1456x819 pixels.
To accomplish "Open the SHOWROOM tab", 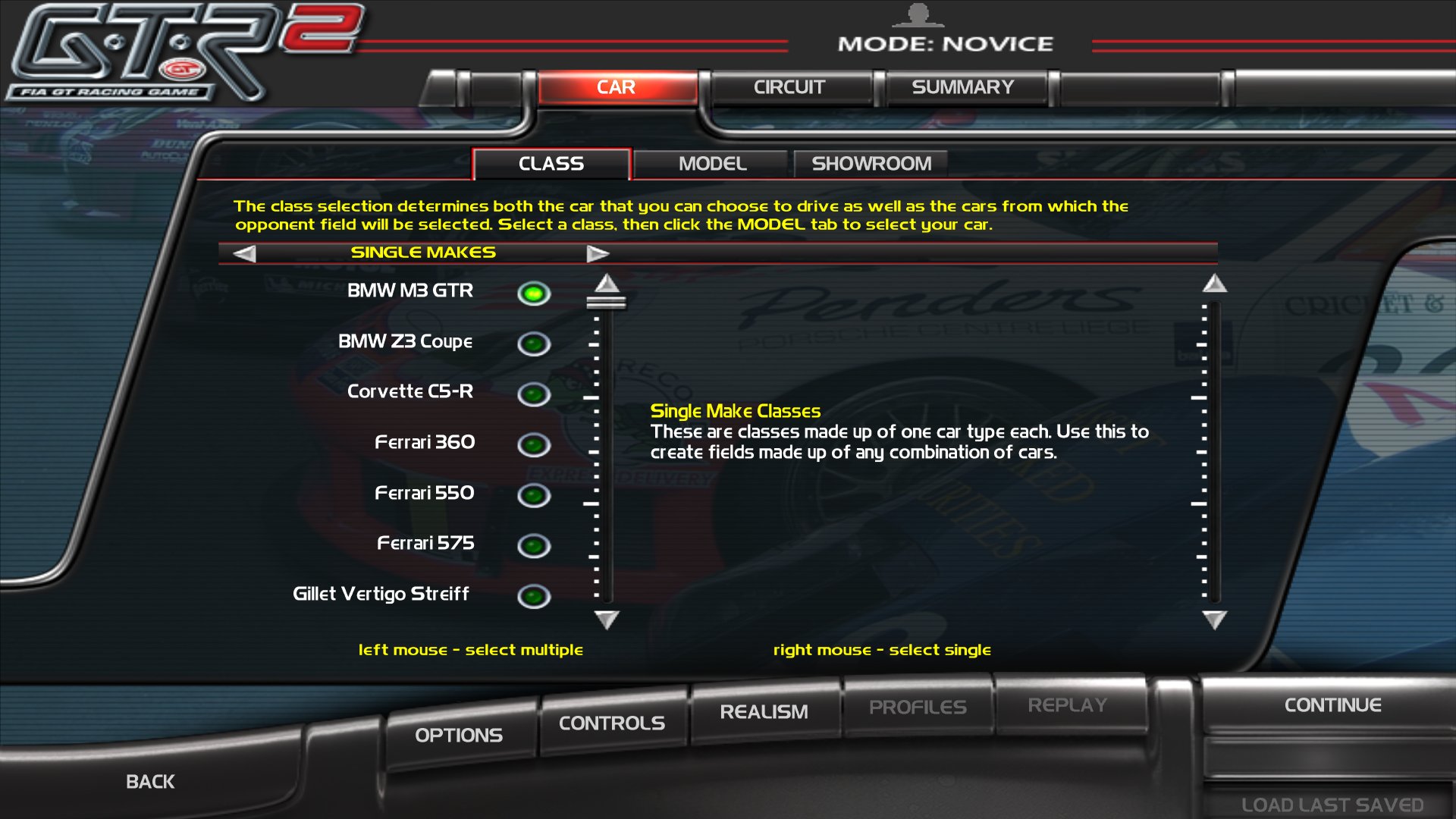I will point(871,163).
